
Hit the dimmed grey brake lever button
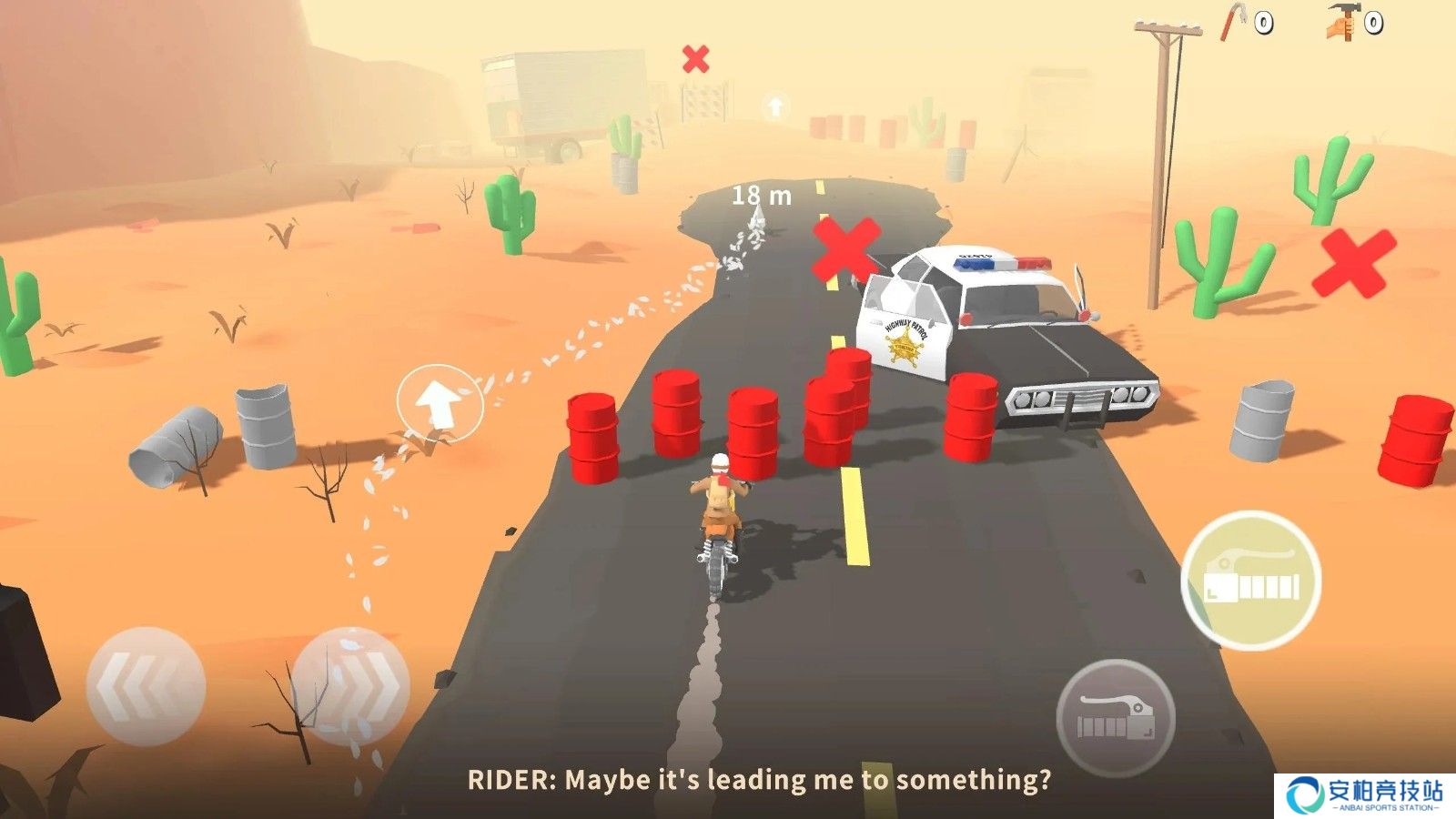(1116, 717)
